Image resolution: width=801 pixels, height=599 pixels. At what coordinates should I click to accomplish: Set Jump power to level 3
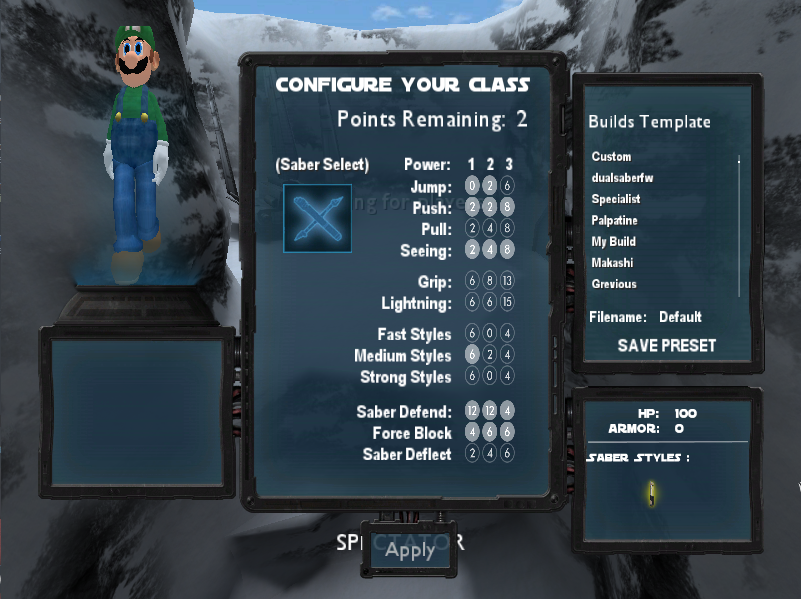click(x=508, y=186)
